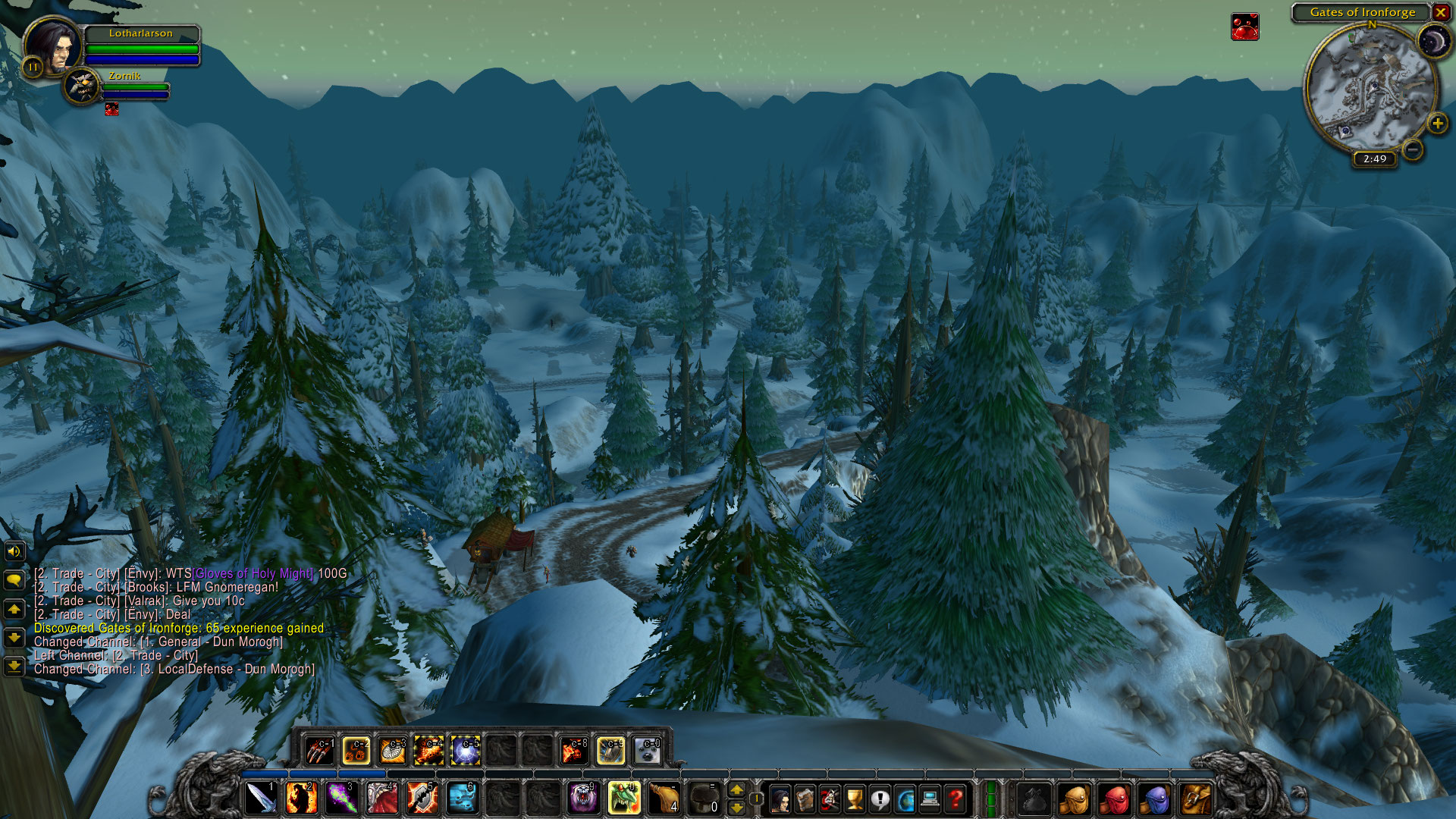Screen dimensions: 1456x819
Task: Click the red bubbles buff icon
Action: pos(1244,27)
